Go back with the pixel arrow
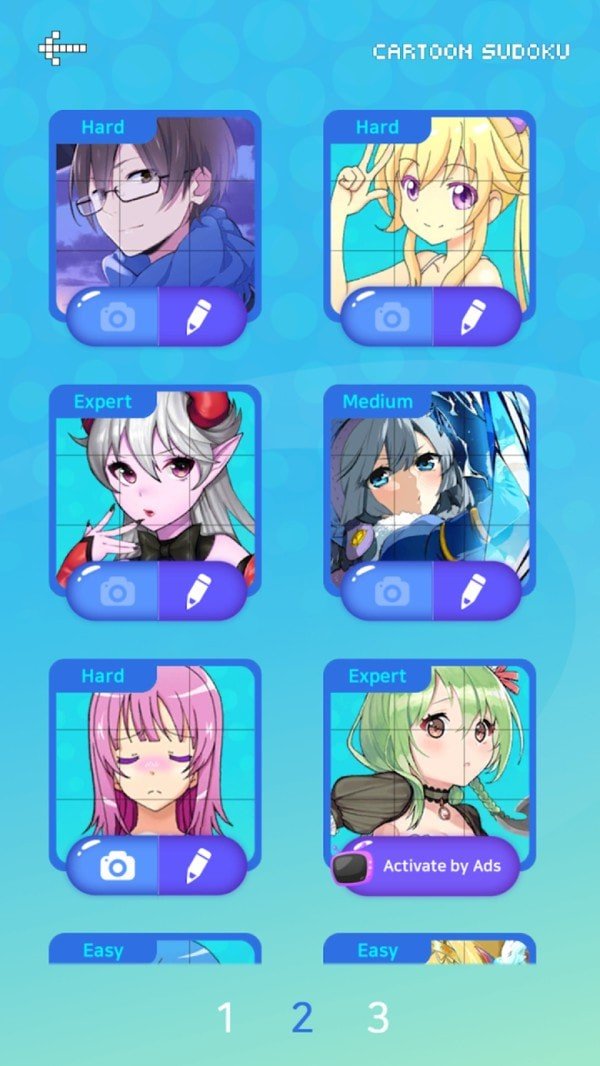 (62, 47)
